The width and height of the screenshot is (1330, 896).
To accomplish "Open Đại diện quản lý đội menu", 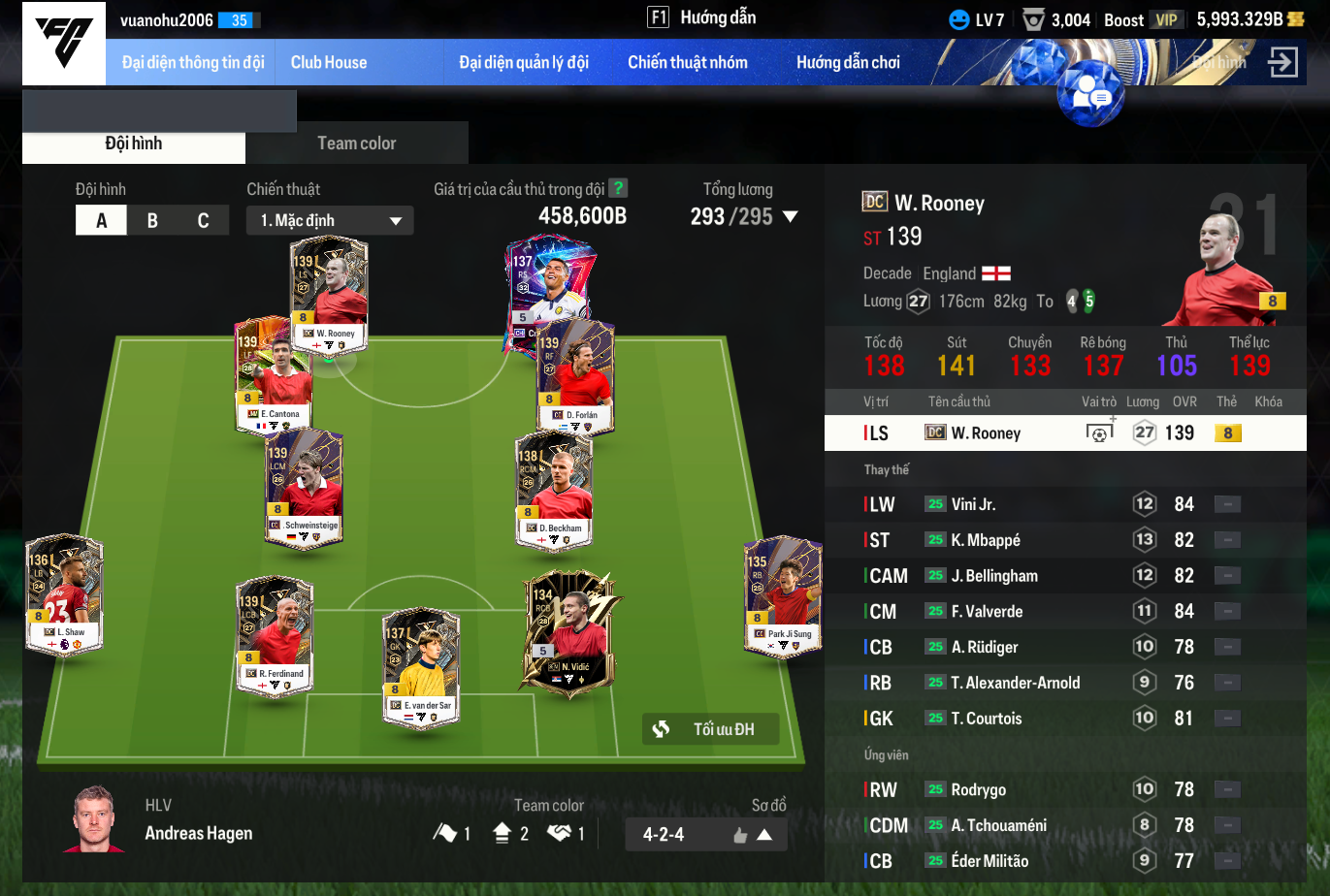I will coord(524,62).
